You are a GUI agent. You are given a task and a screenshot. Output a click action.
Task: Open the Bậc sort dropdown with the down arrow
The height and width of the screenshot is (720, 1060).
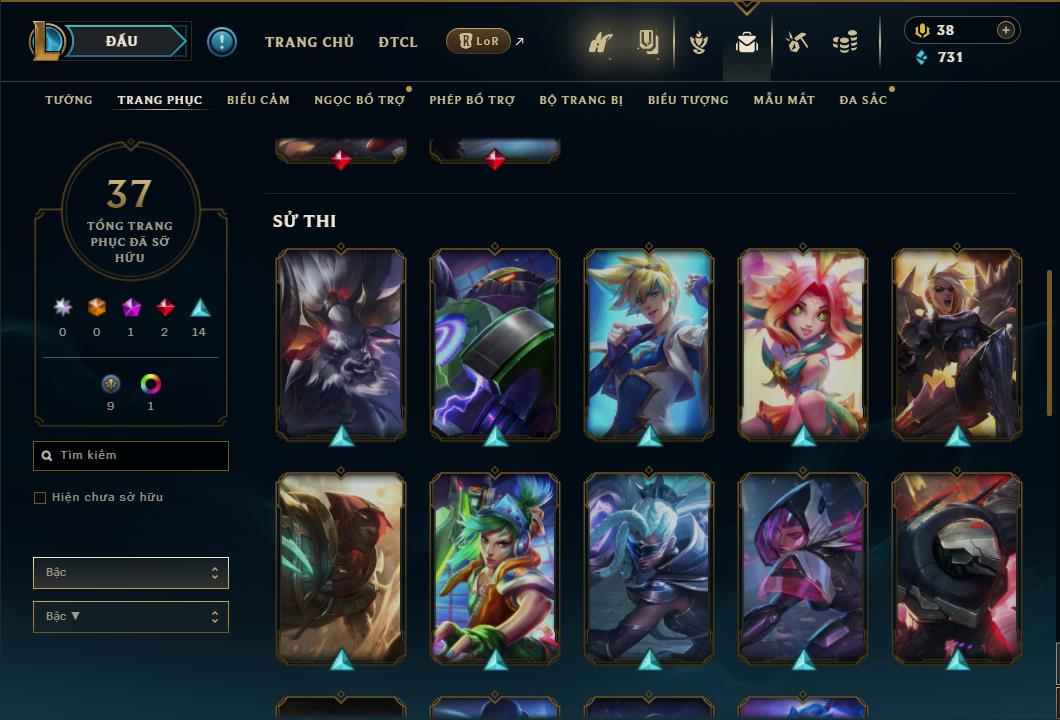131,617
